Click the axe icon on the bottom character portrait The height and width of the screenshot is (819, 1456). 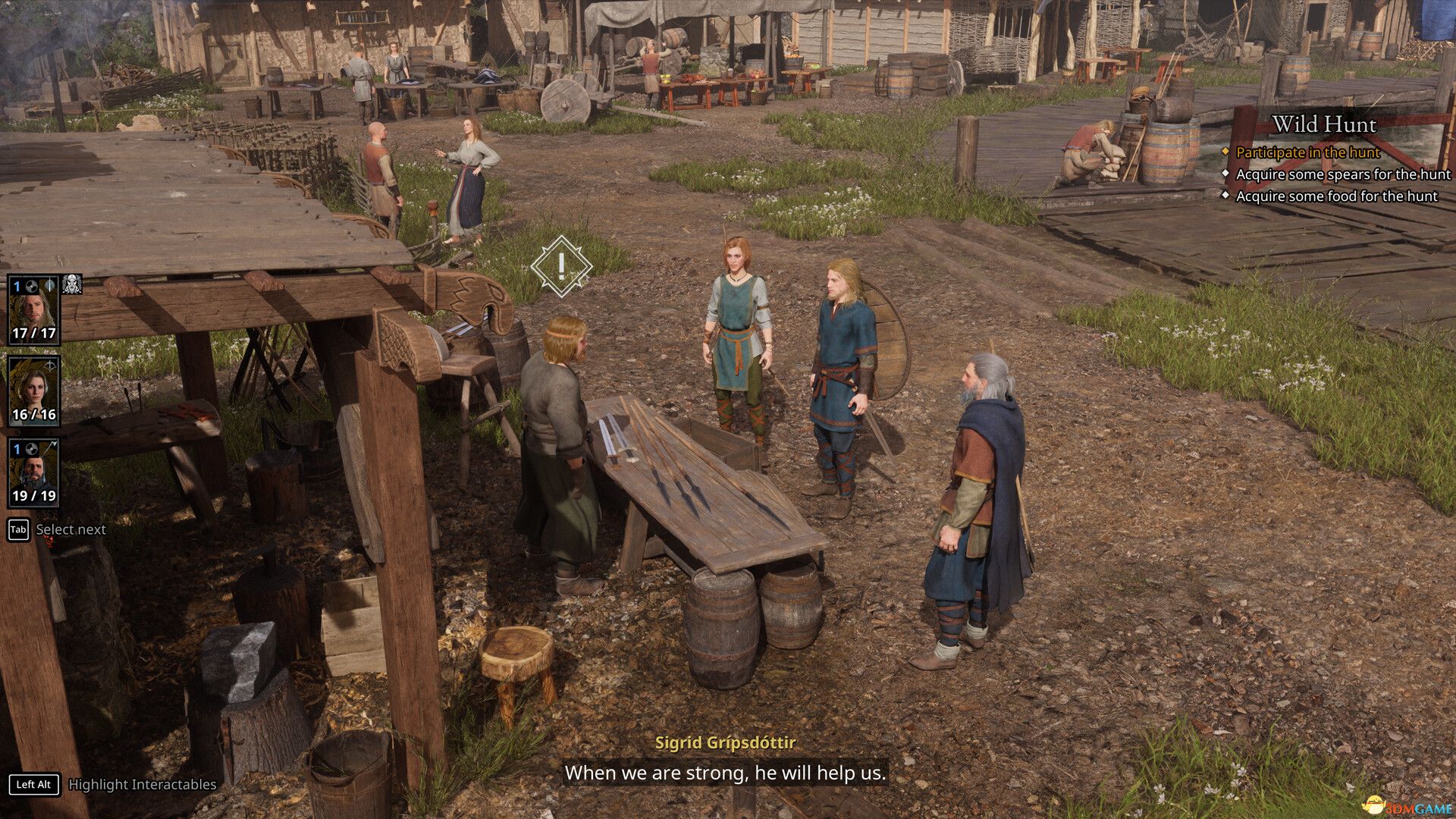[52, 447]
